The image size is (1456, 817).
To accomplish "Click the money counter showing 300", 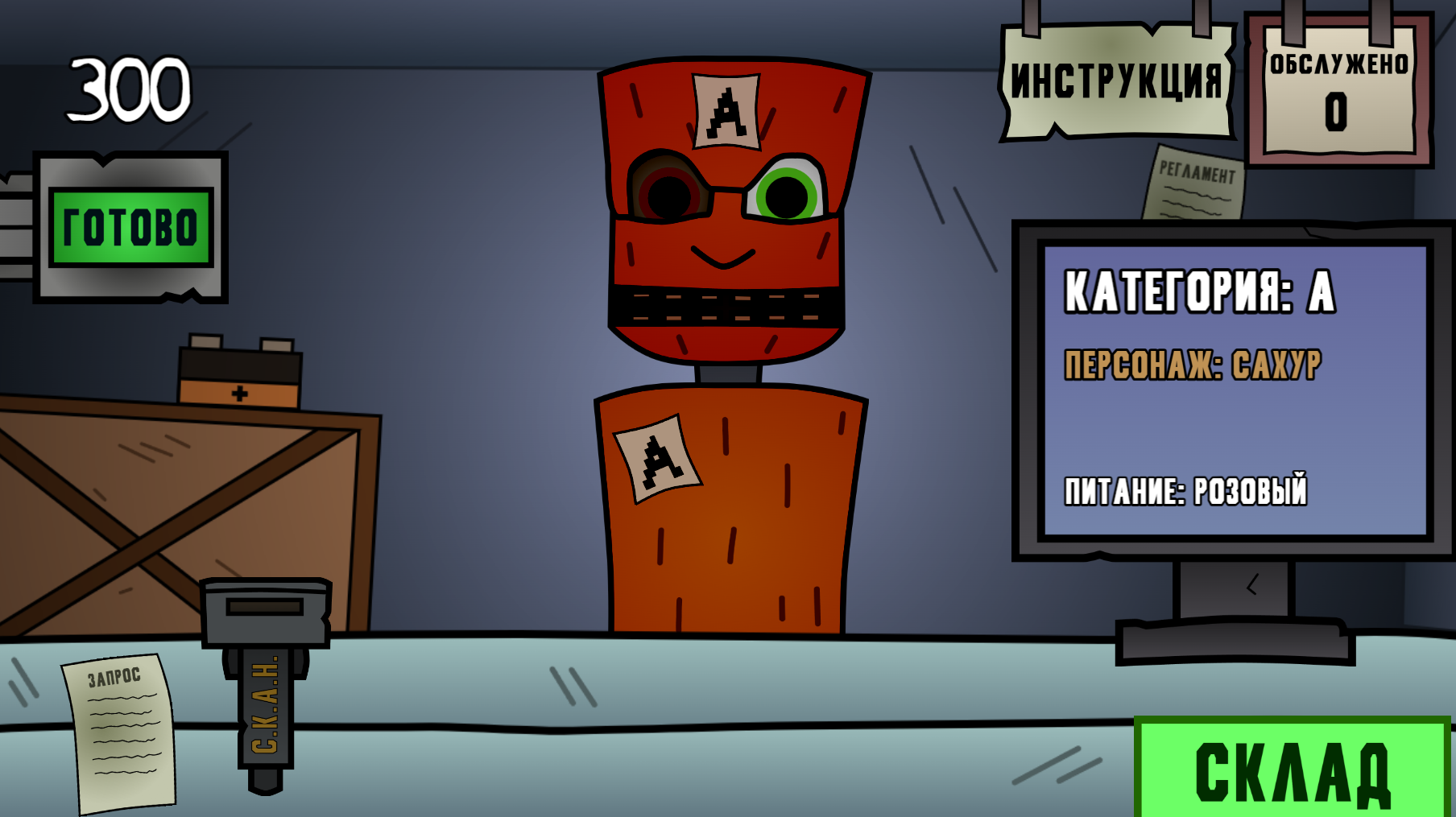I will tap(129, 89).
